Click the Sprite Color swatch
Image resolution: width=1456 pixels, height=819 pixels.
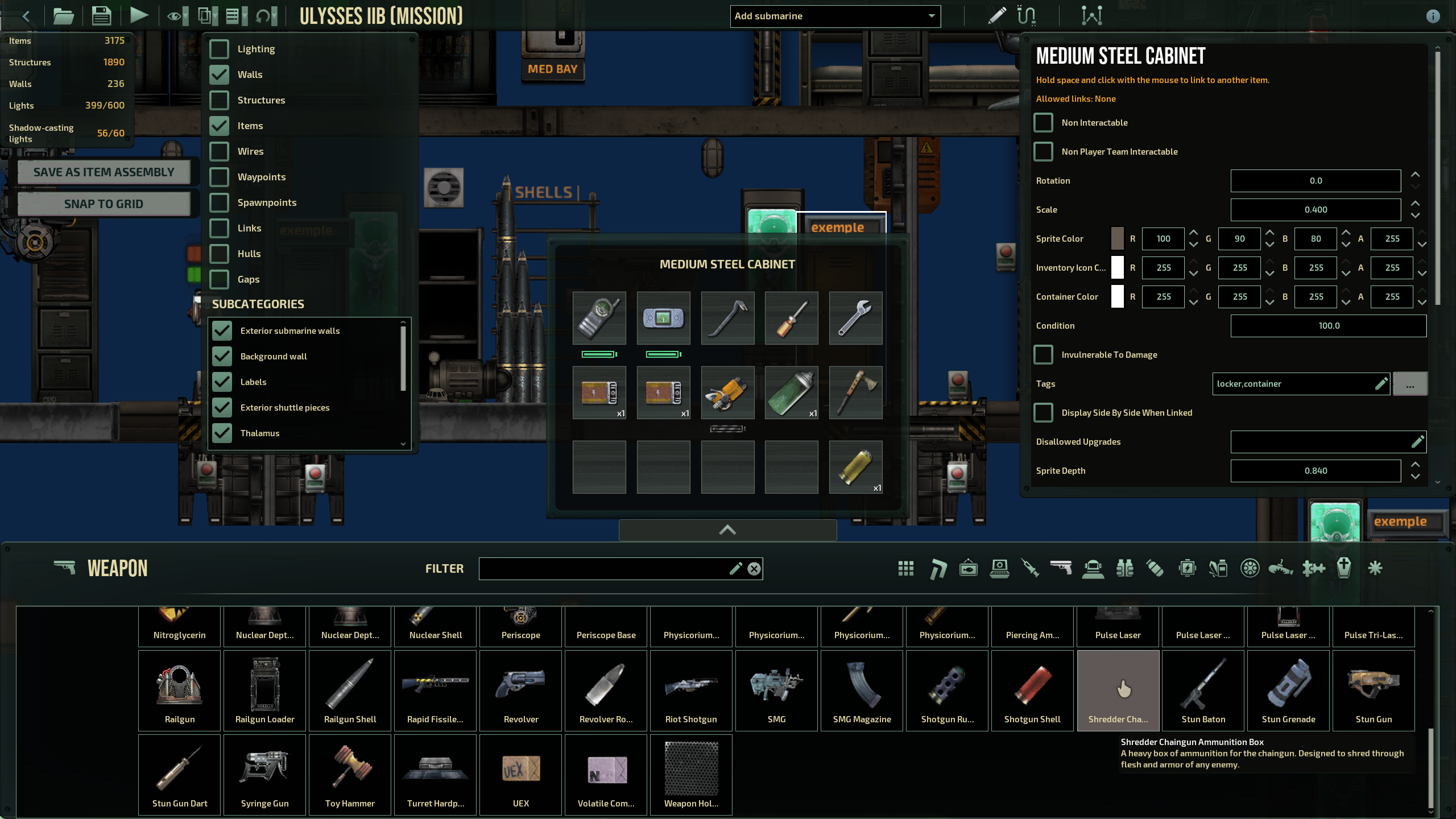tap(1117, 238)
